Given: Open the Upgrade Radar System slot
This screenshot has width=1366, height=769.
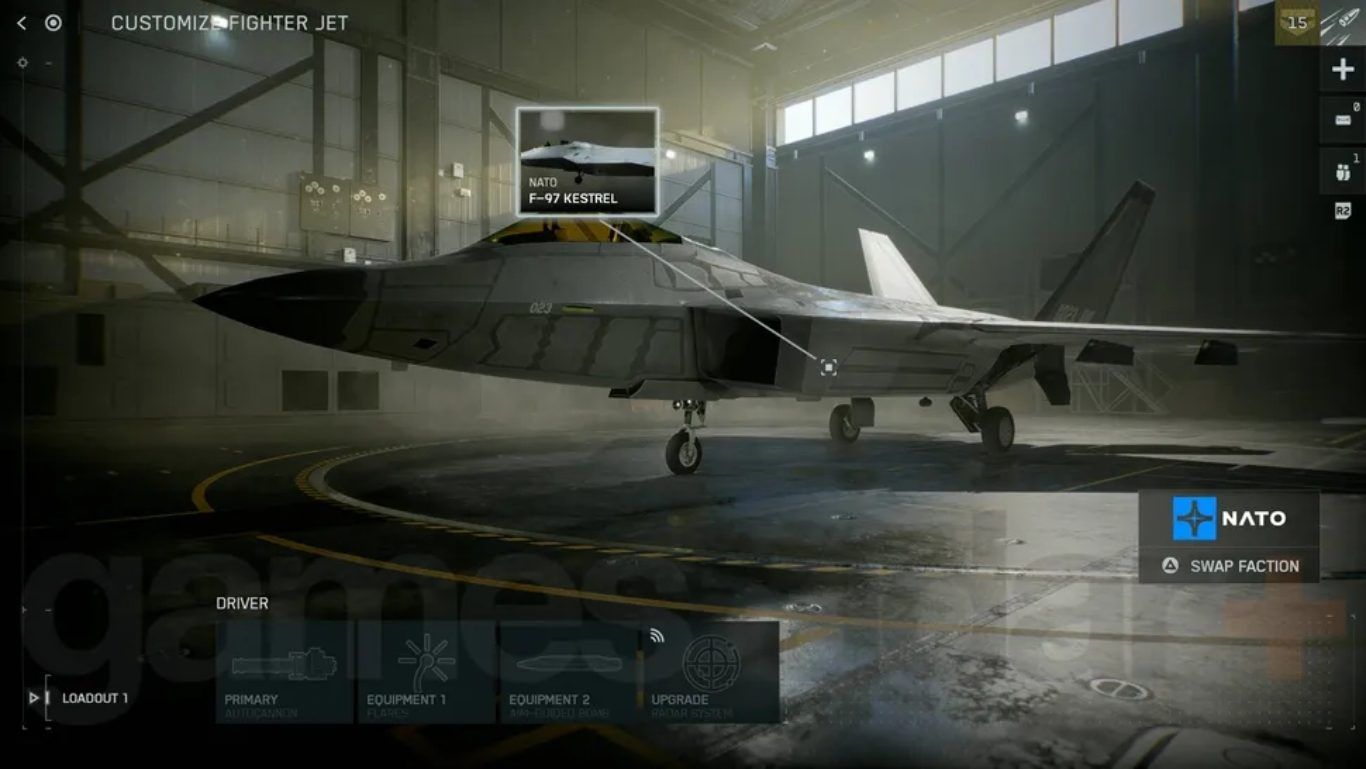Looking at the screenshot, I should pyautogui.click(x=710, y=673).
